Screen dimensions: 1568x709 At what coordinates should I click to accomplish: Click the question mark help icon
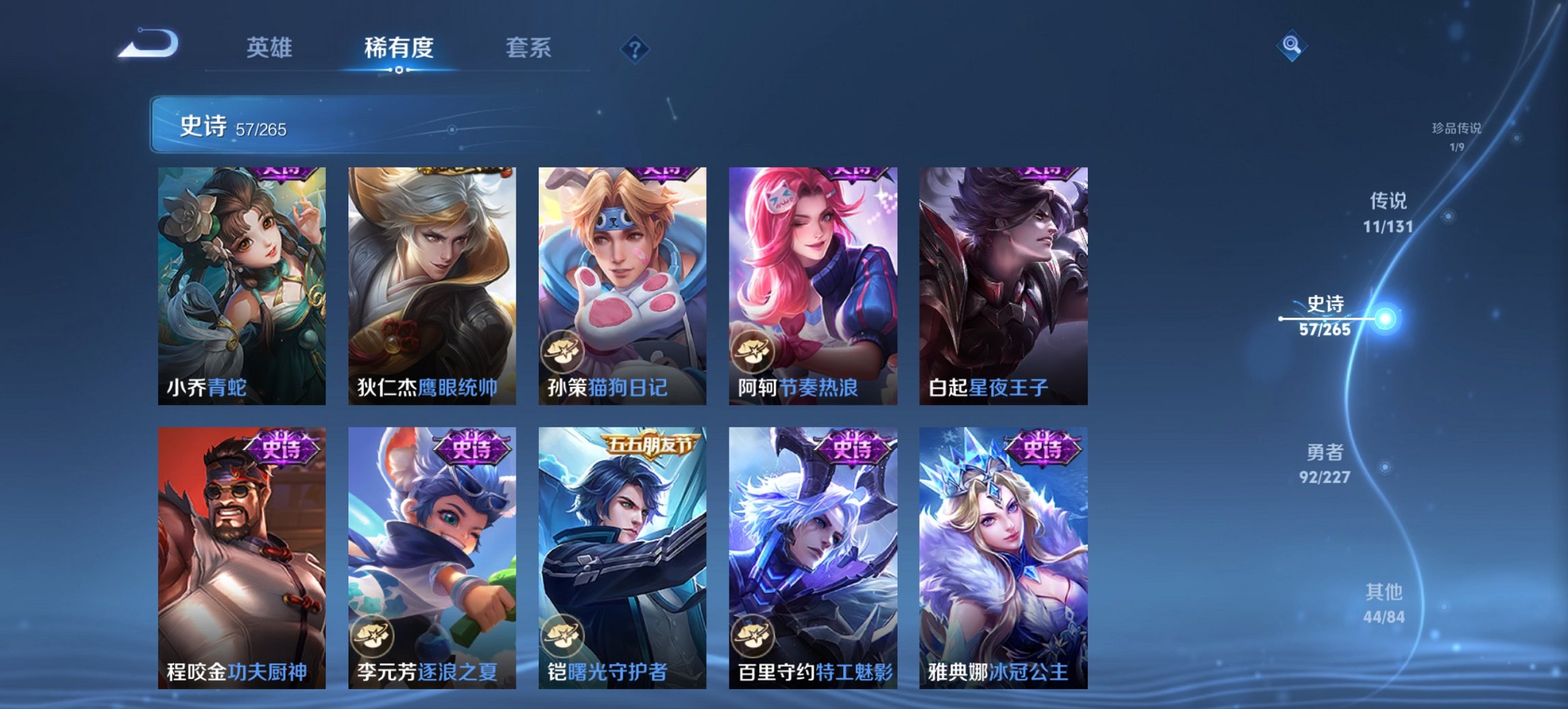point(634,49)
